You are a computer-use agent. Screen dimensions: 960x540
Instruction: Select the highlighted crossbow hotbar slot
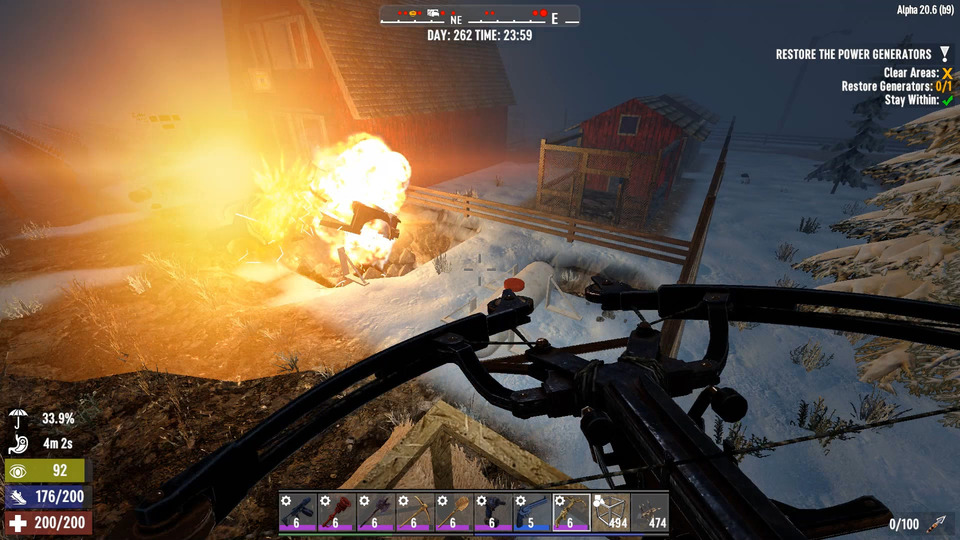[x=571, y=511]
